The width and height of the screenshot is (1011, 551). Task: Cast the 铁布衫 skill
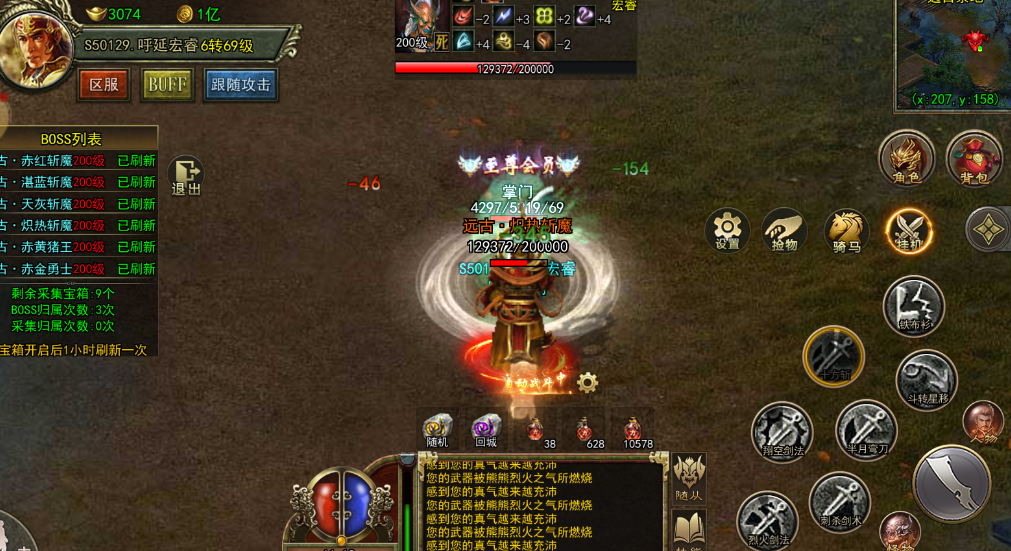pos(913,306)
